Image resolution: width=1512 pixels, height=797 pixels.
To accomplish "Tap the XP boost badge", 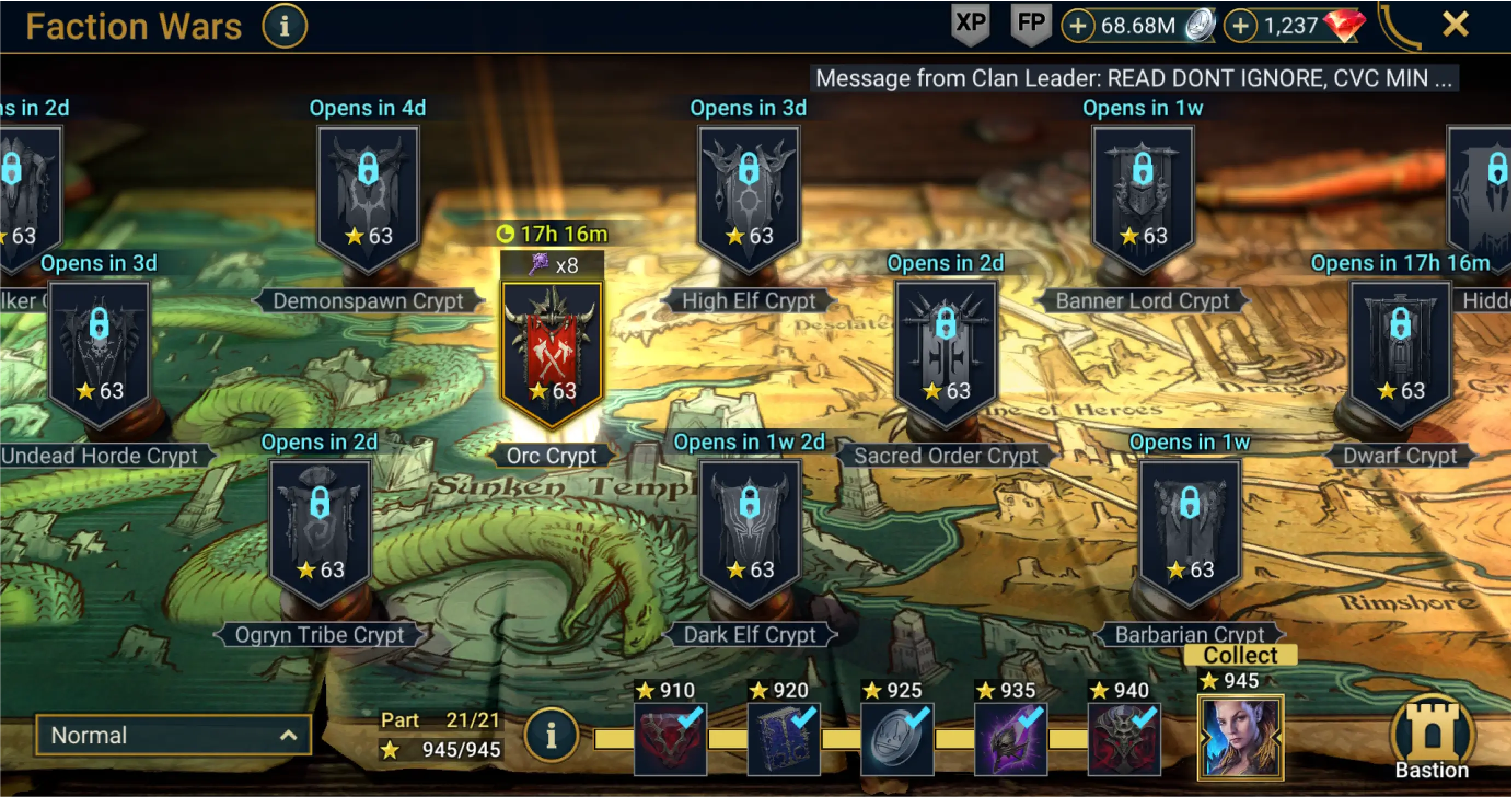I will 970,25.
